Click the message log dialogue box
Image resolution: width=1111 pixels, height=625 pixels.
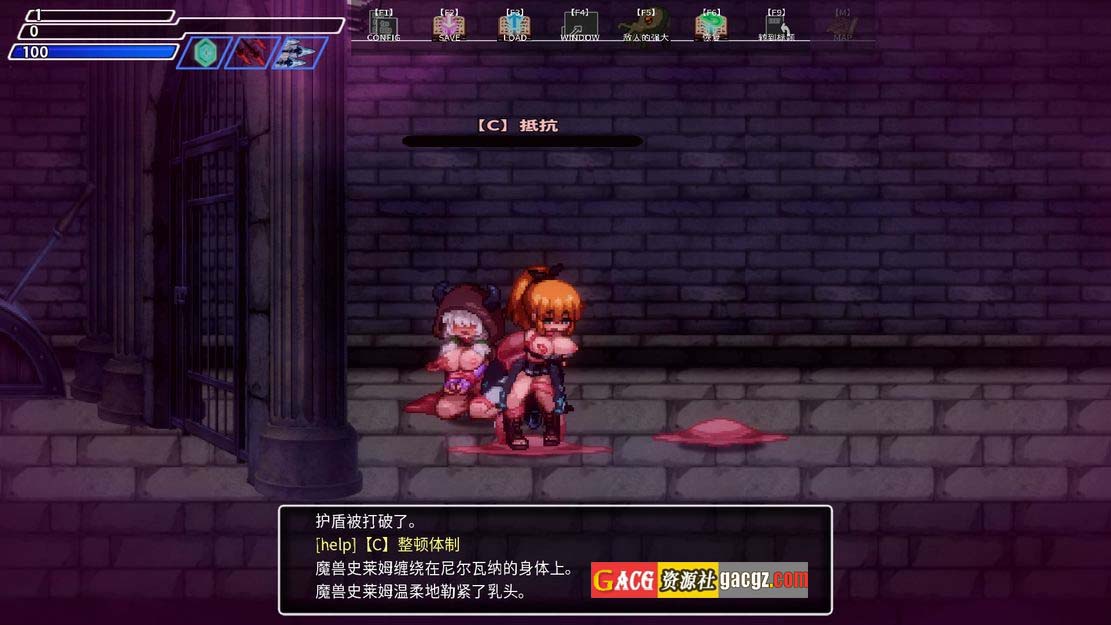coord(555,560)
